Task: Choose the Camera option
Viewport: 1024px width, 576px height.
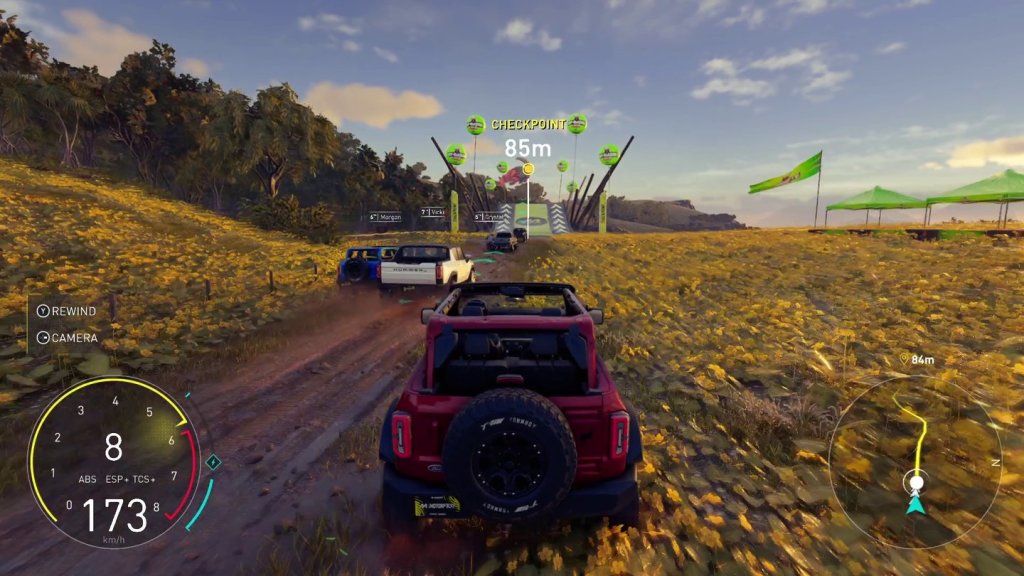Action: coord(67,338)
